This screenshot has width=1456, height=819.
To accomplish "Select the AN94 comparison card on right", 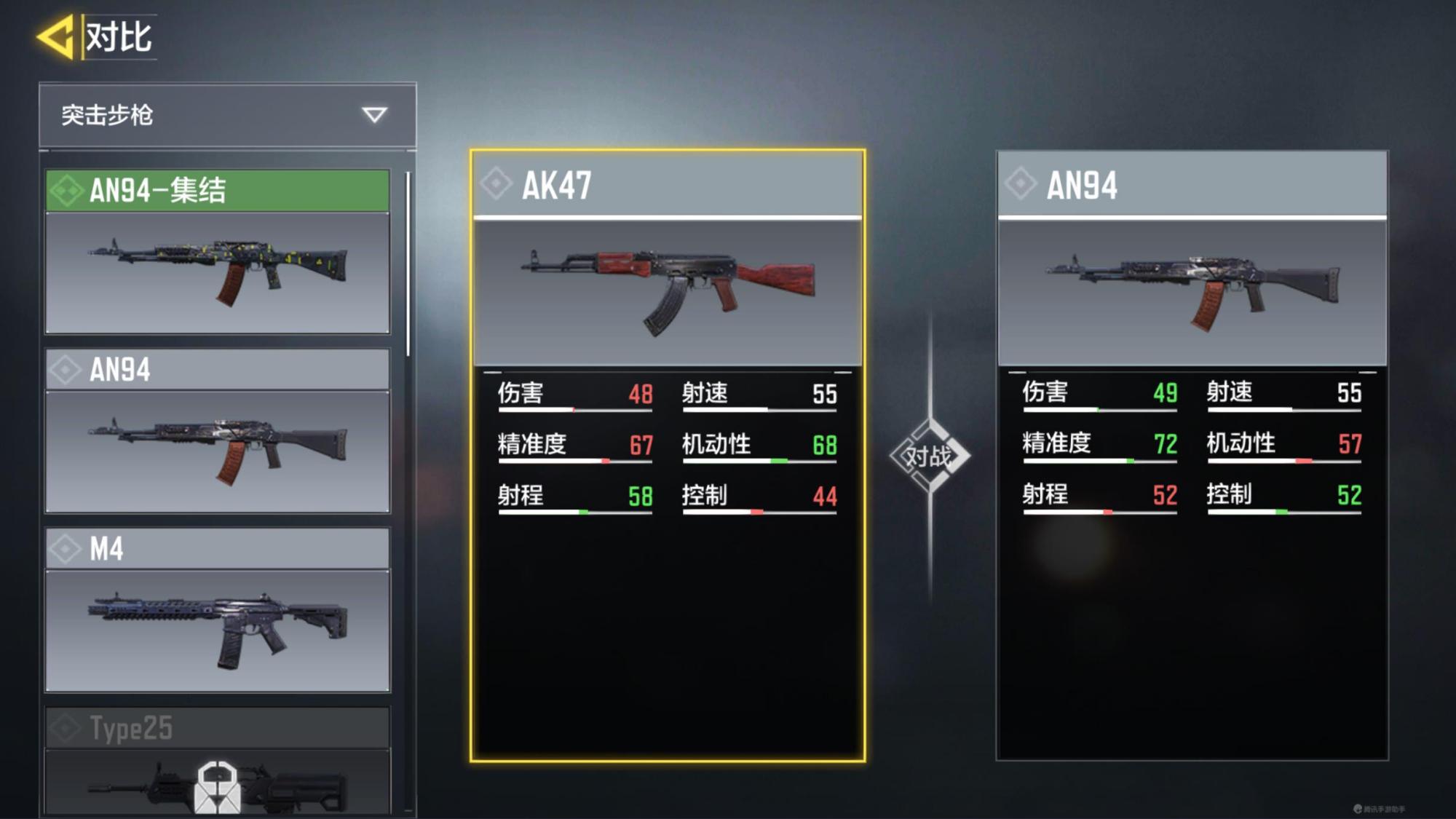I will pos(1192,456).
